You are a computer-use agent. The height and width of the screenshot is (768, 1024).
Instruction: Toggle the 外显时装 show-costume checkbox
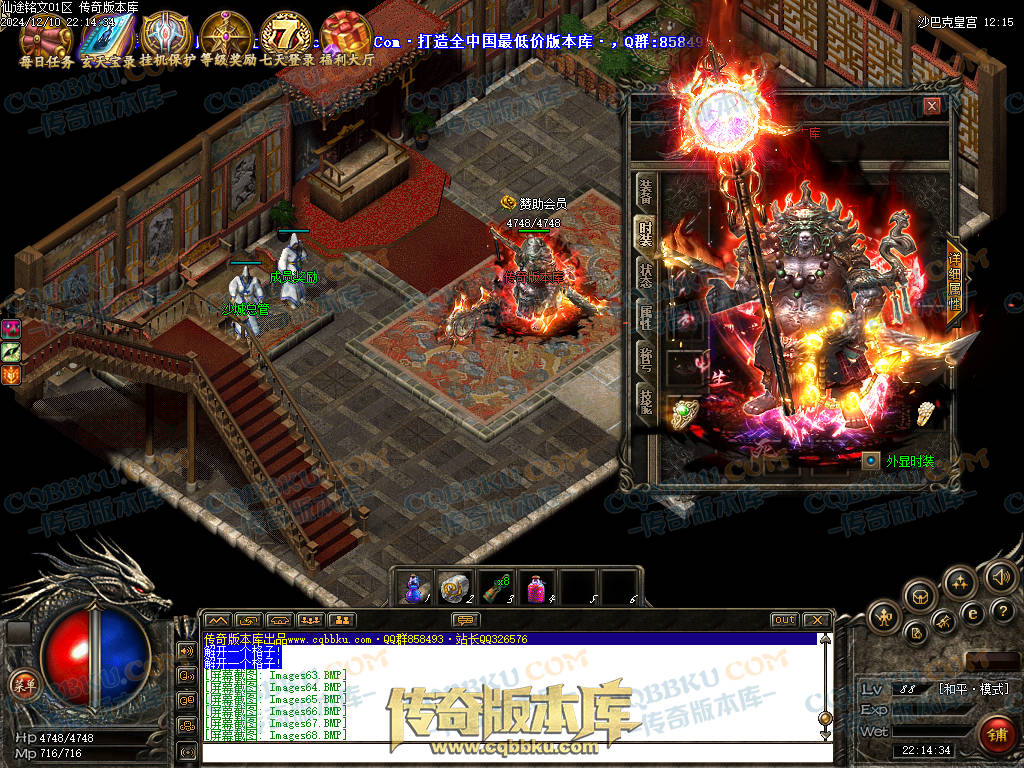click(x=871, y=461)
